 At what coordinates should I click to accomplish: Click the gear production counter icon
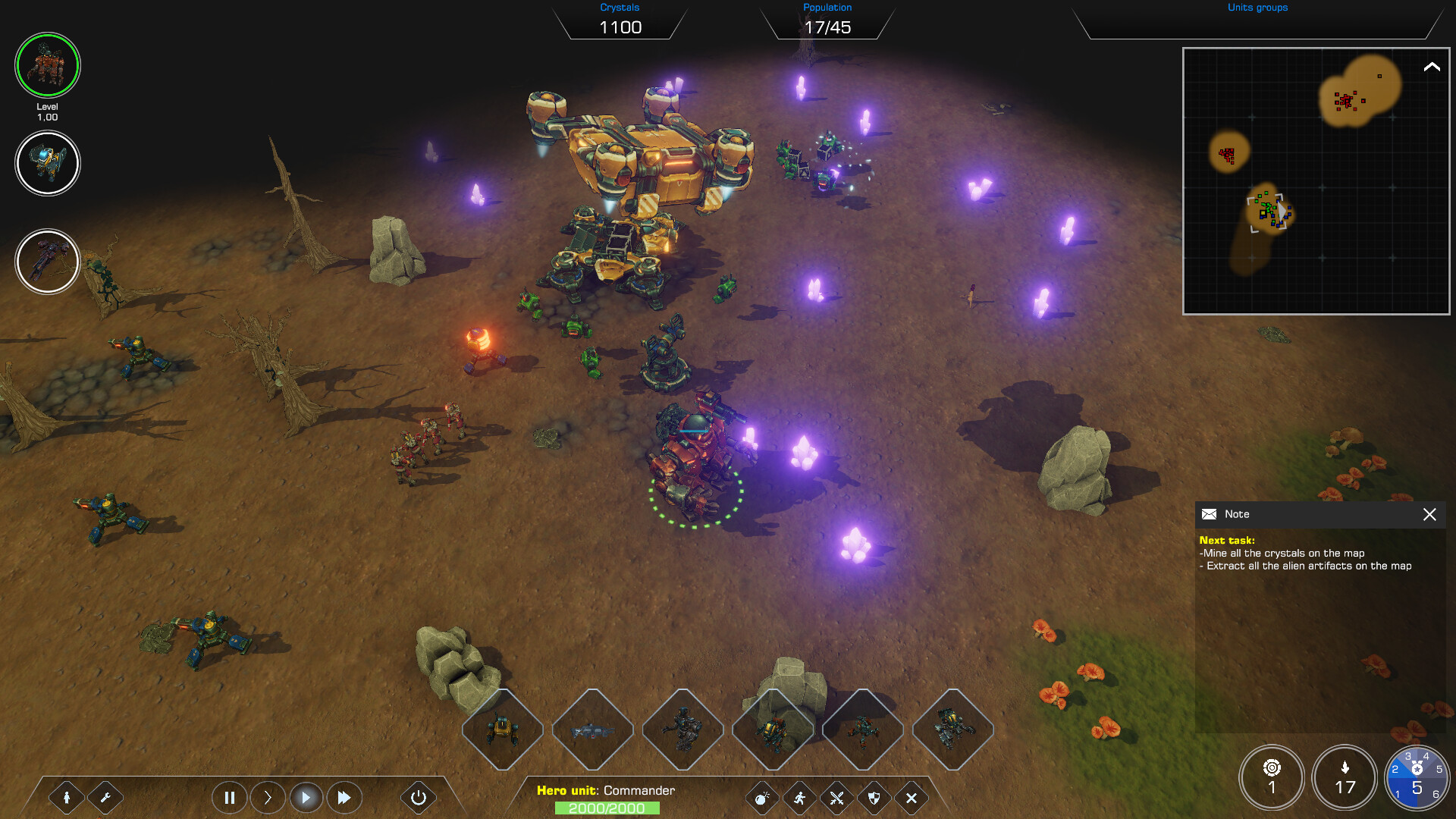click(1272, 777)
